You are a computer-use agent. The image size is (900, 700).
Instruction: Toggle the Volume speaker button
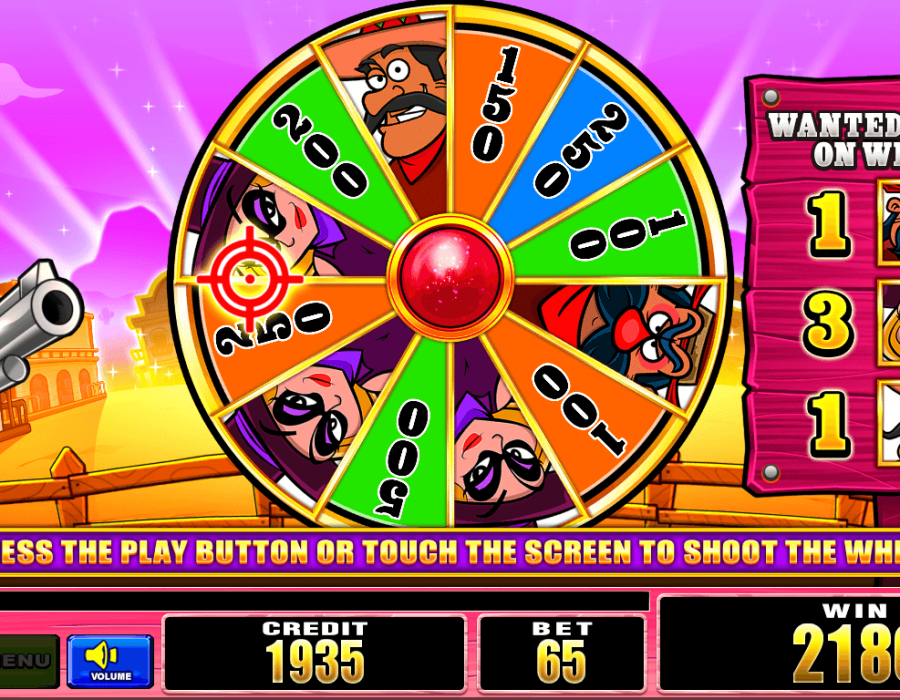[110, 660]
